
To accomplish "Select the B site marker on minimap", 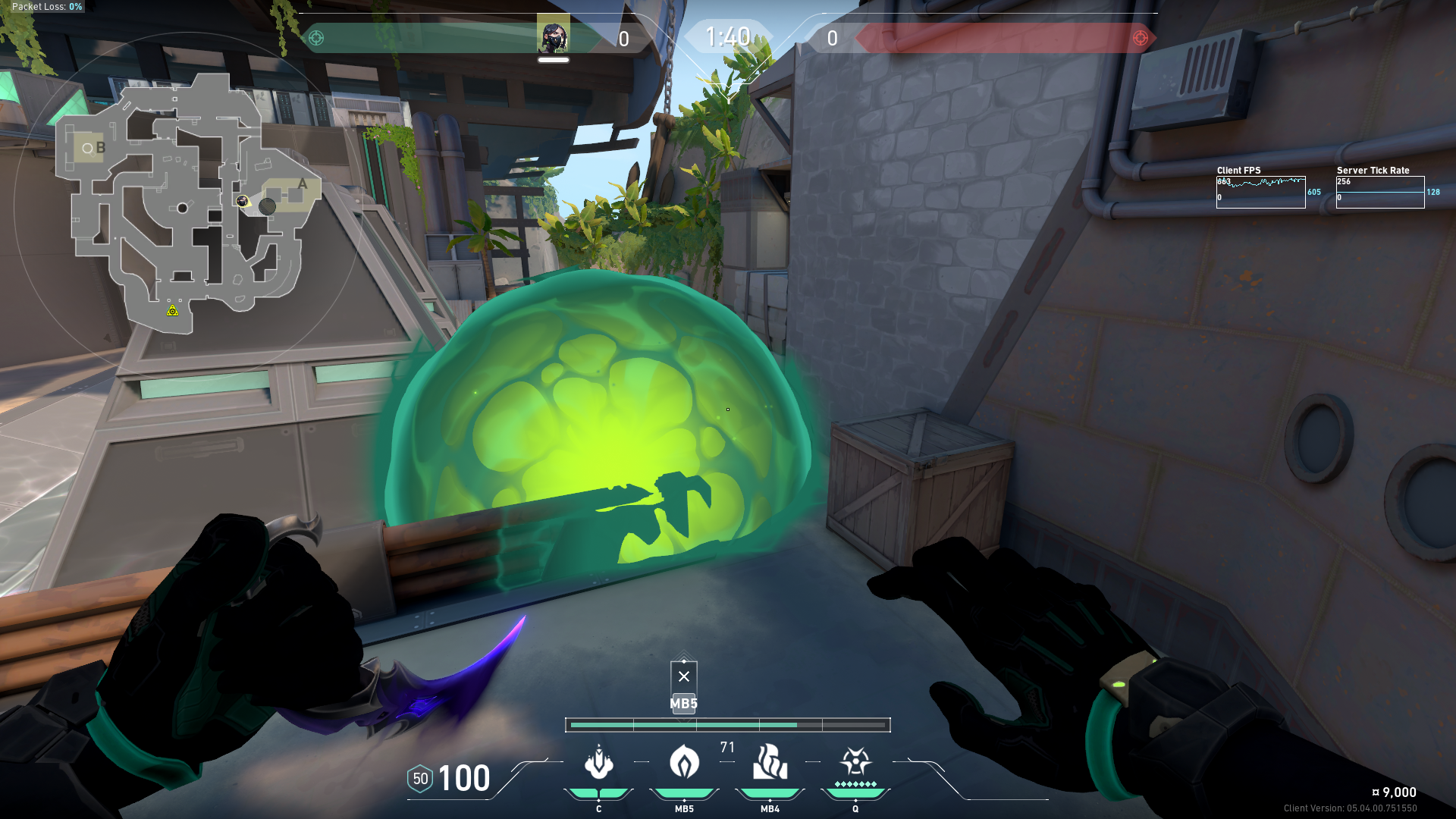I will coord(100,148).
